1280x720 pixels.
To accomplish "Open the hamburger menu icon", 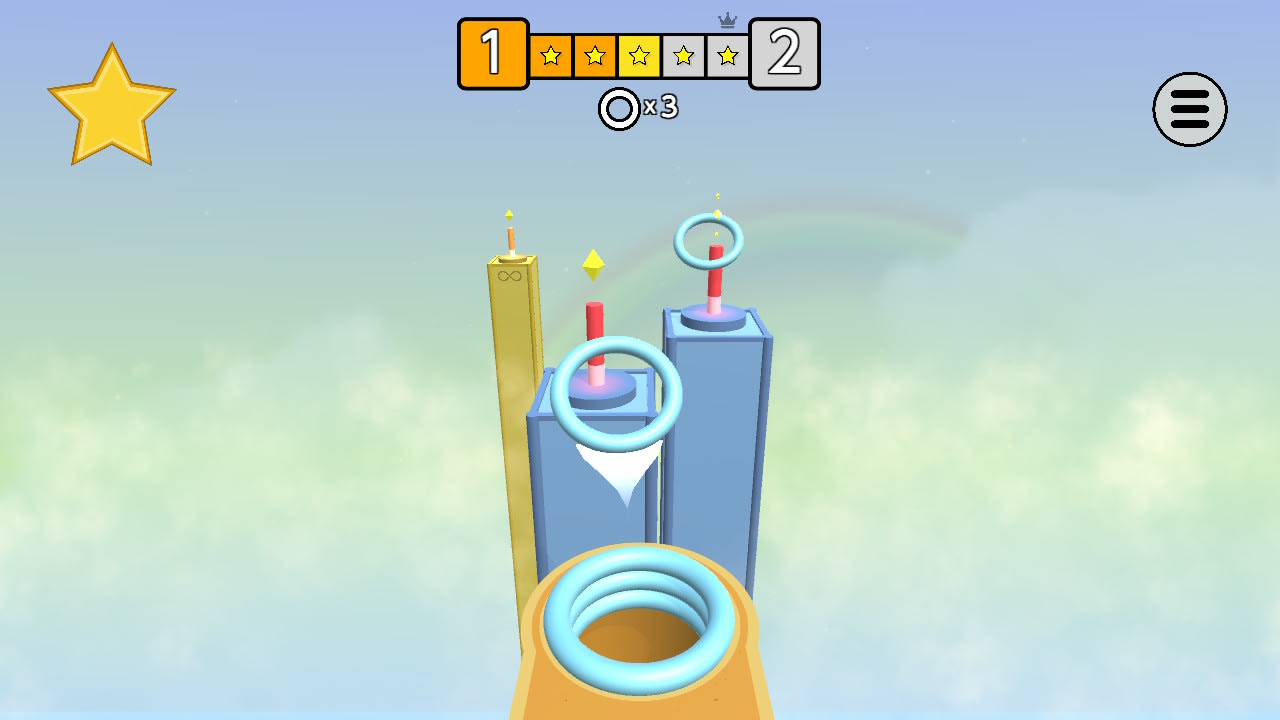I will (x=1189, y=110).
